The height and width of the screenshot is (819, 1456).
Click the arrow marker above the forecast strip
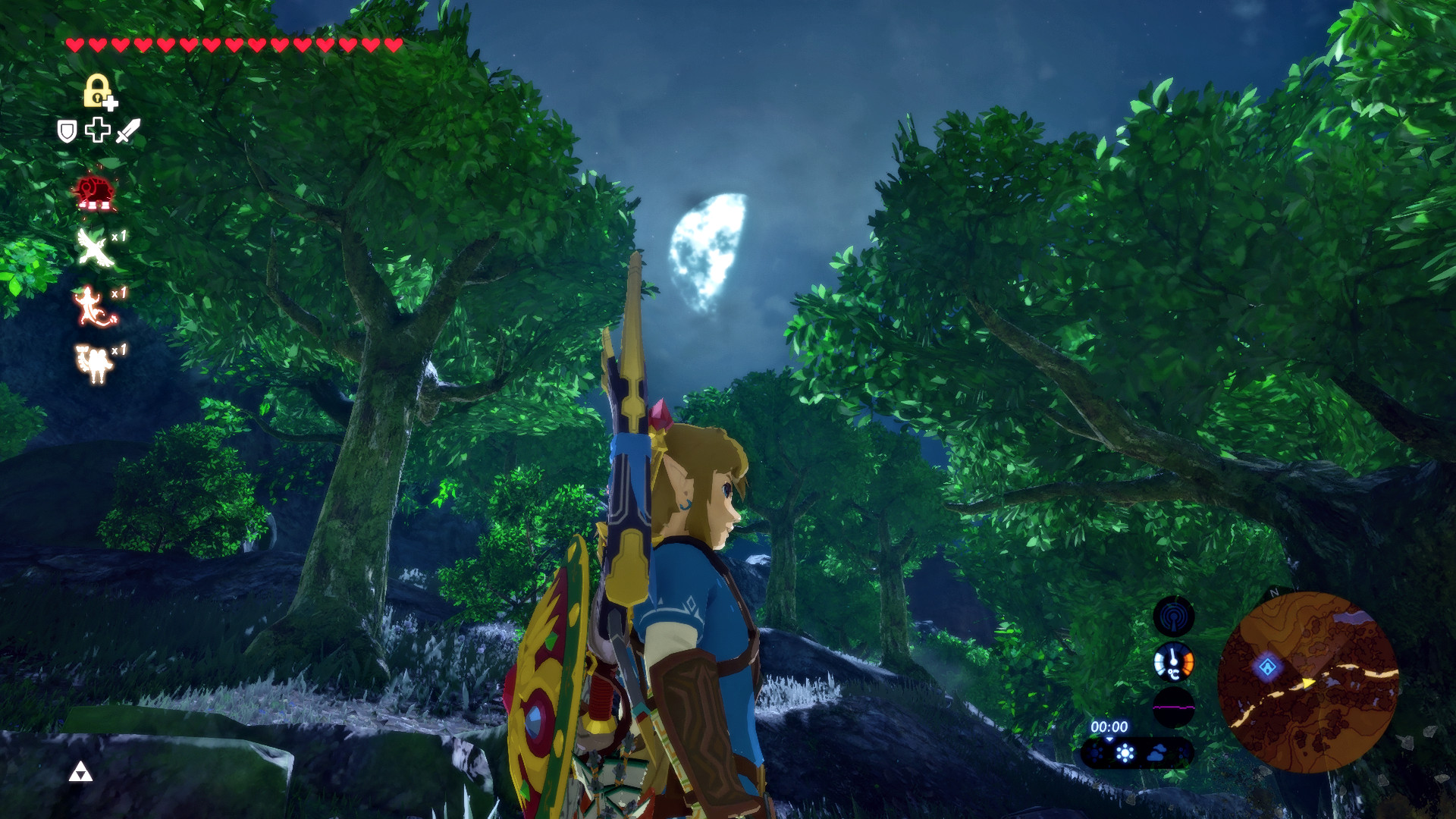point(1109,739)
